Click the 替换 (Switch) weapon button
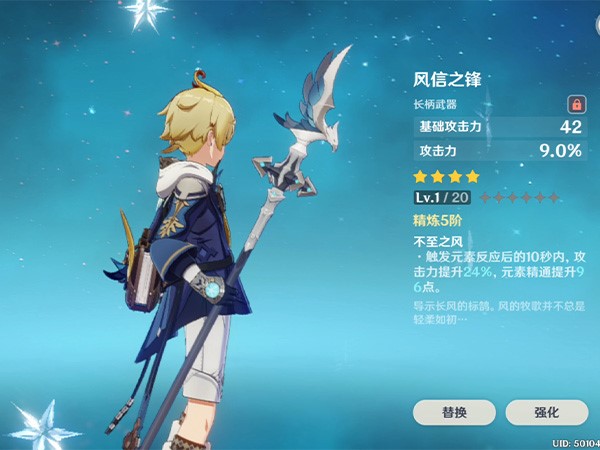This screenshot has width=600, height=450. [453, 412]
